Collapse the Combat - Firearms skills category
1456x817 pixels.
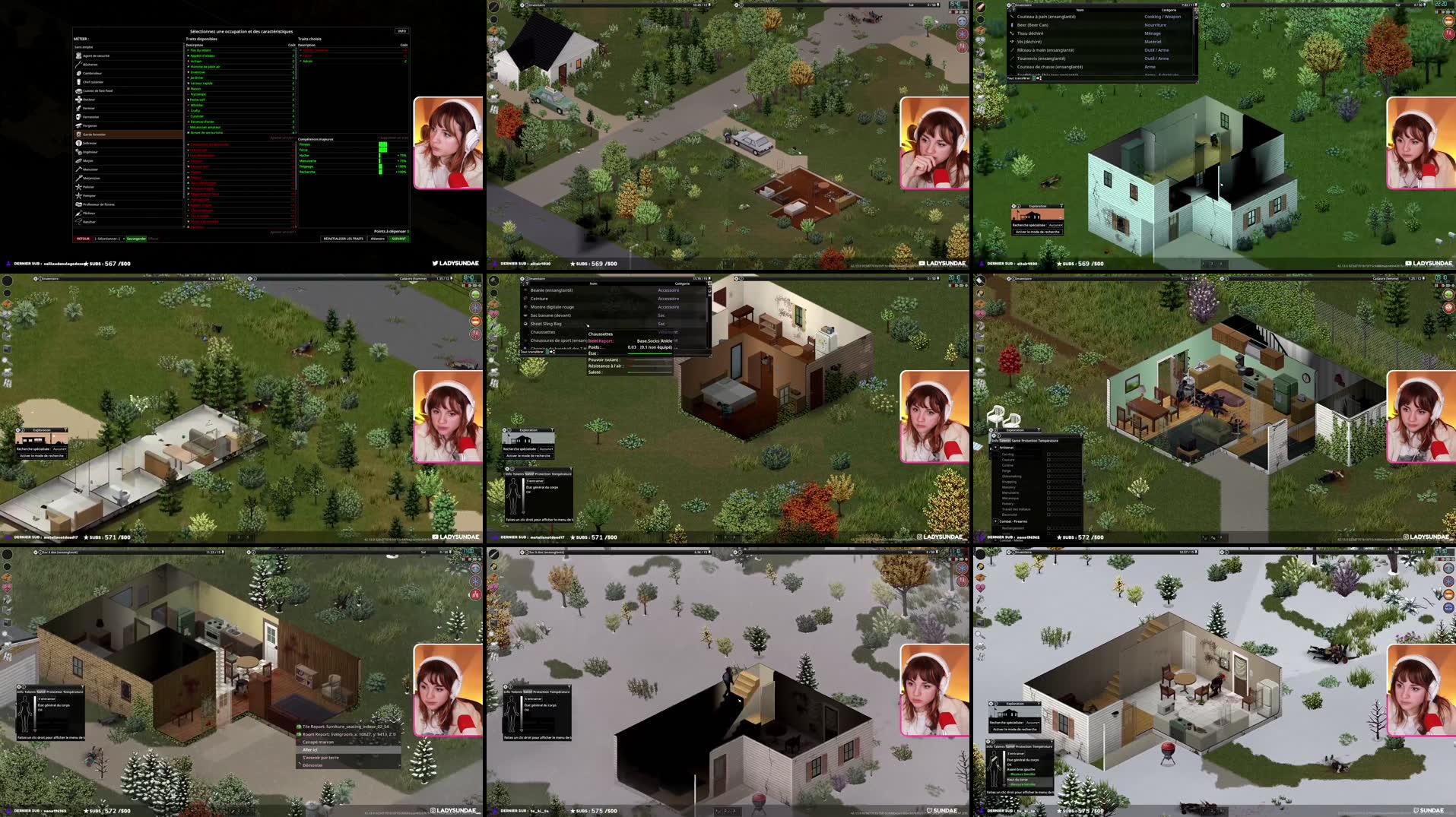coord(996,521)
